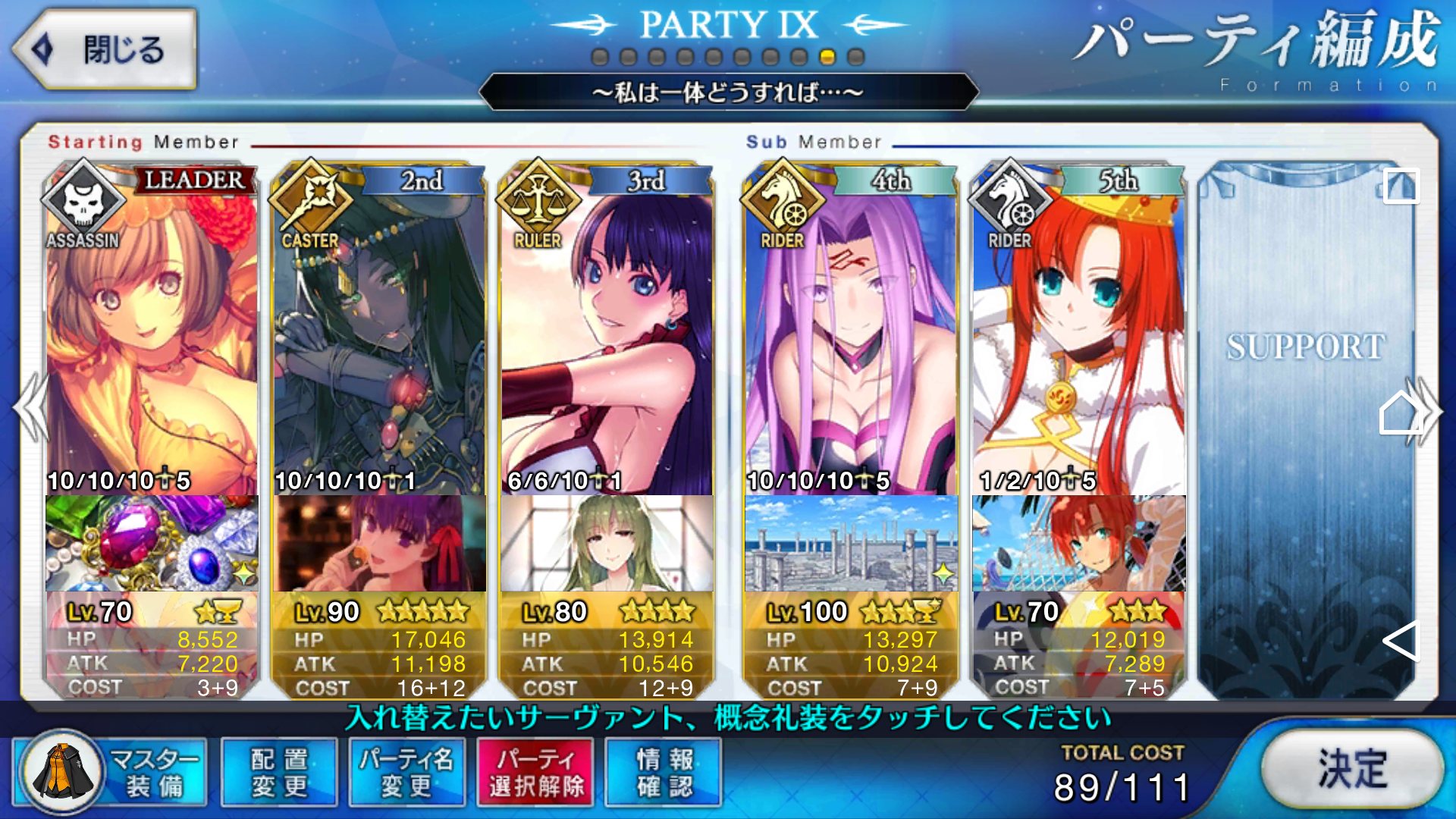Select the Assassin leader servant card

(152, 334)
